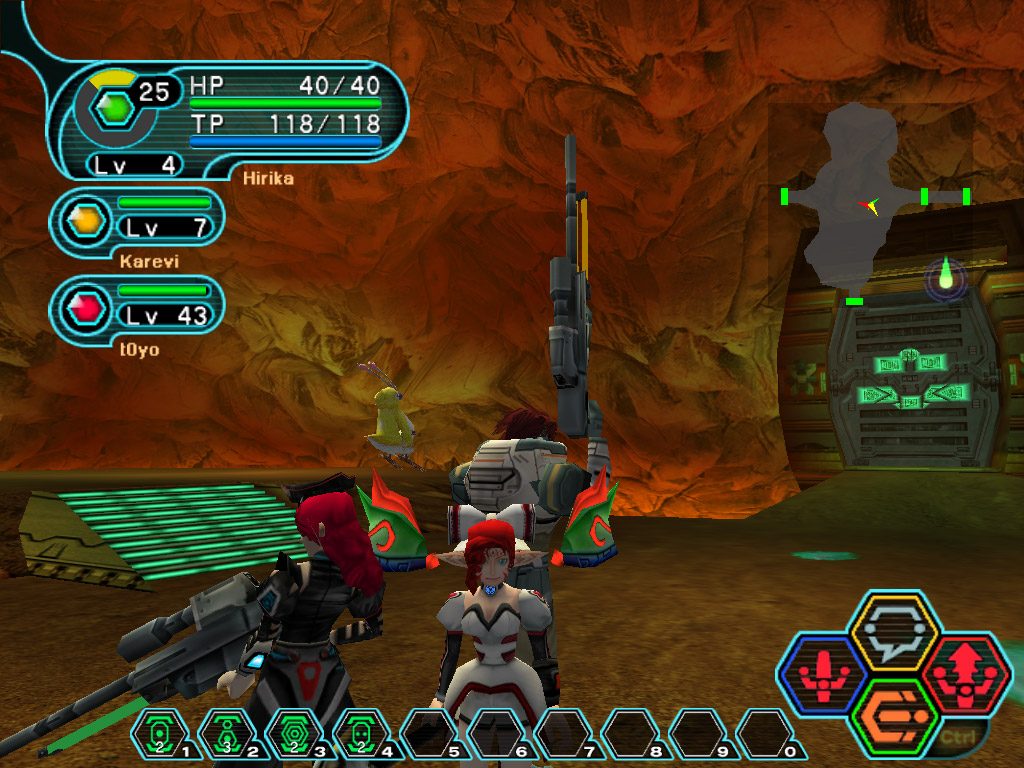
Task: Activate hotbar slot 3 item
Action: (295, 735)
